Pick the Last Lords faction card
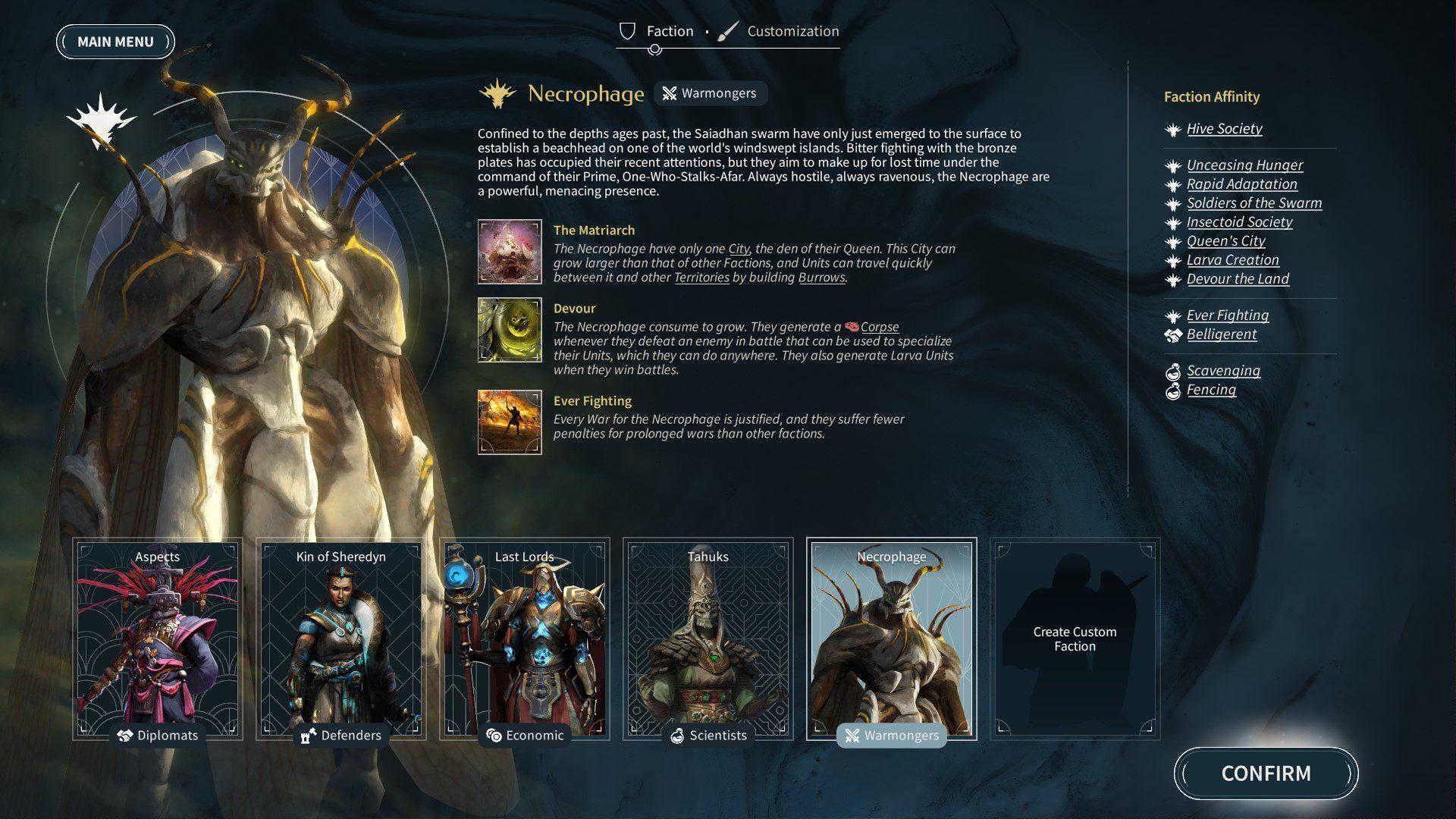 click(525, 639)
